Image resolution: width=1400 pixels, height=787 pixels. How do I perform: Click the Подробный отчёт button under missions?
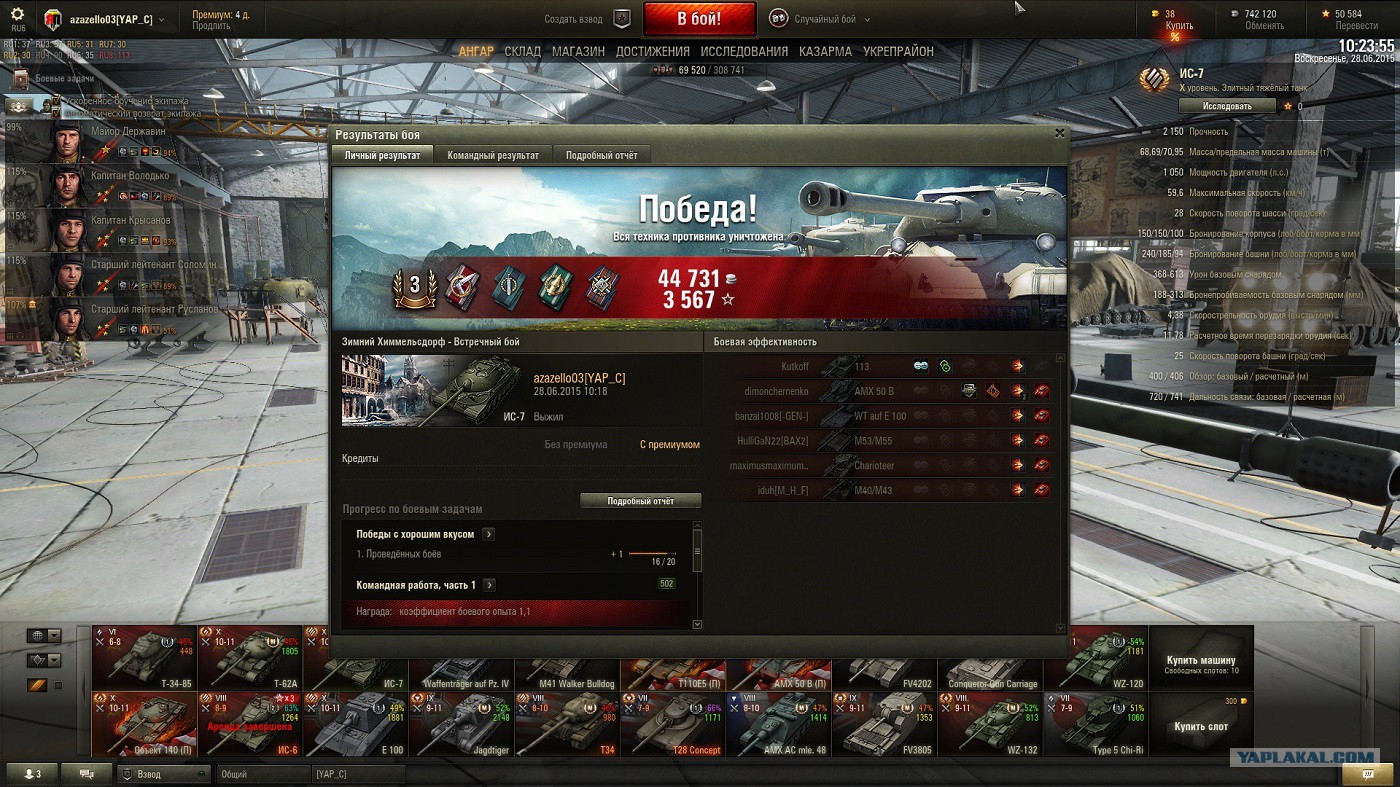[640, 501]
